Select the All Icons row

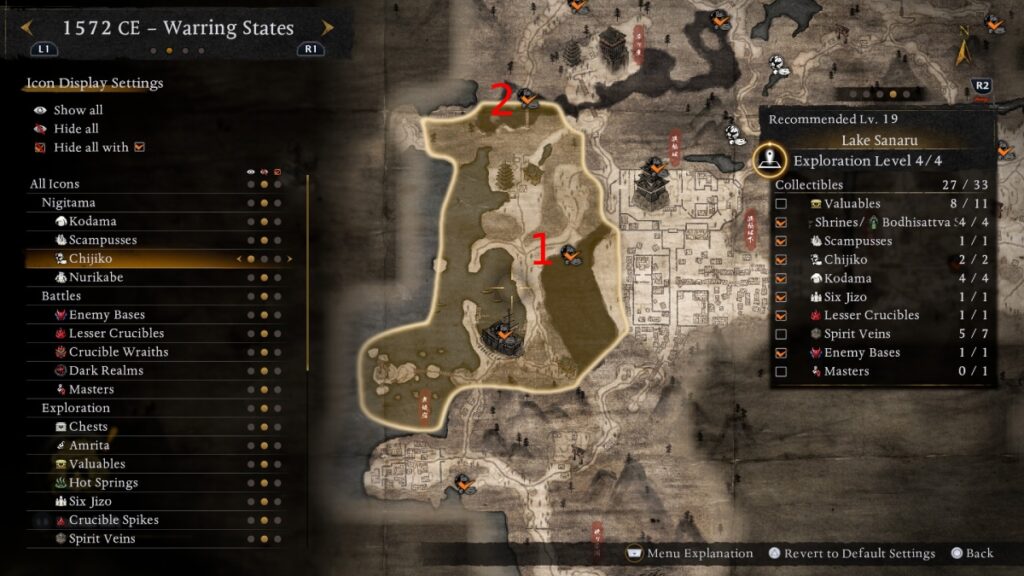[55, 184]
